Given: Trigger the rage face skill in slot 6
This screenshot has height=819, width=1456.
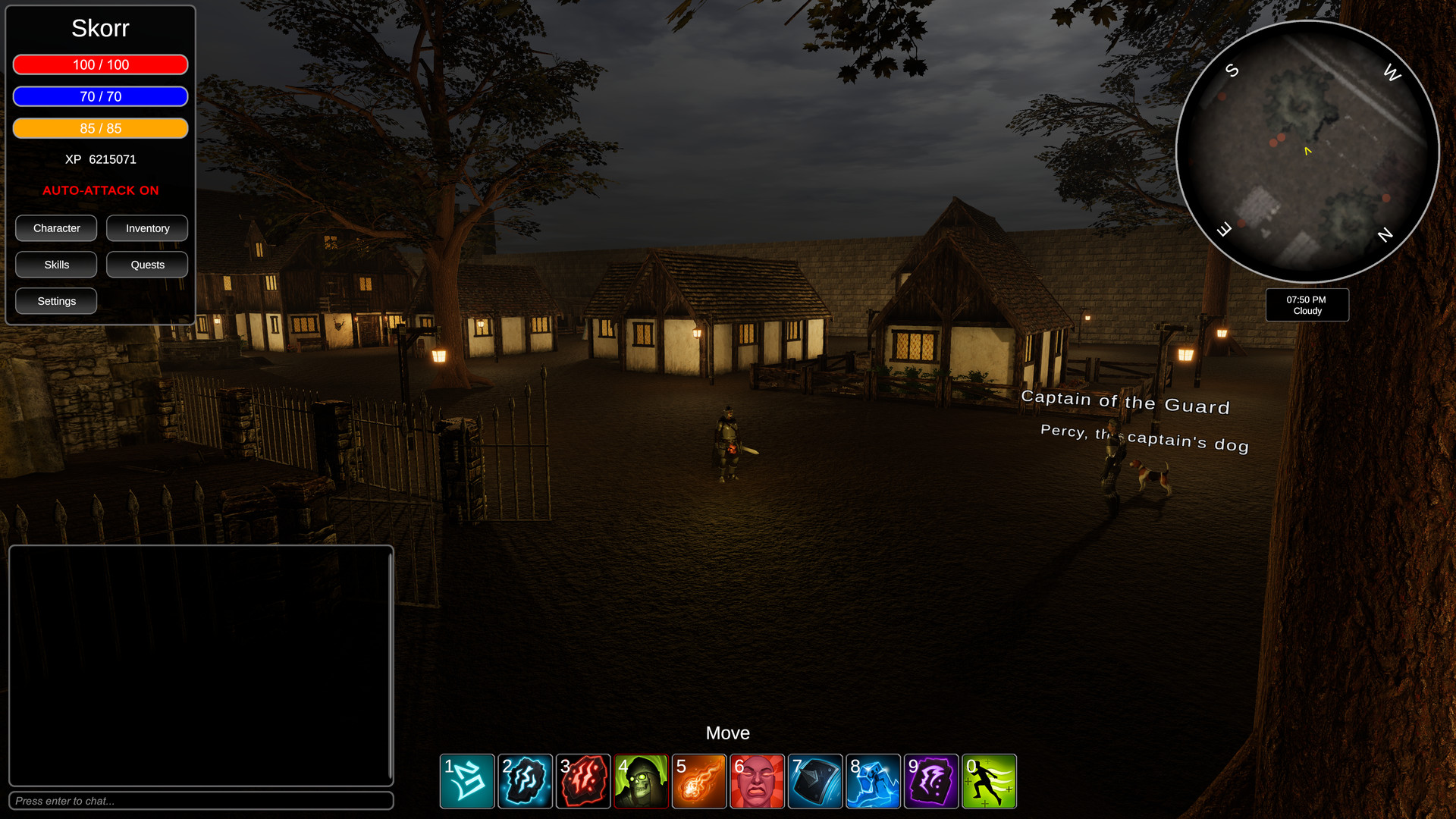Looking at the screenshot, I should (757, 781).
